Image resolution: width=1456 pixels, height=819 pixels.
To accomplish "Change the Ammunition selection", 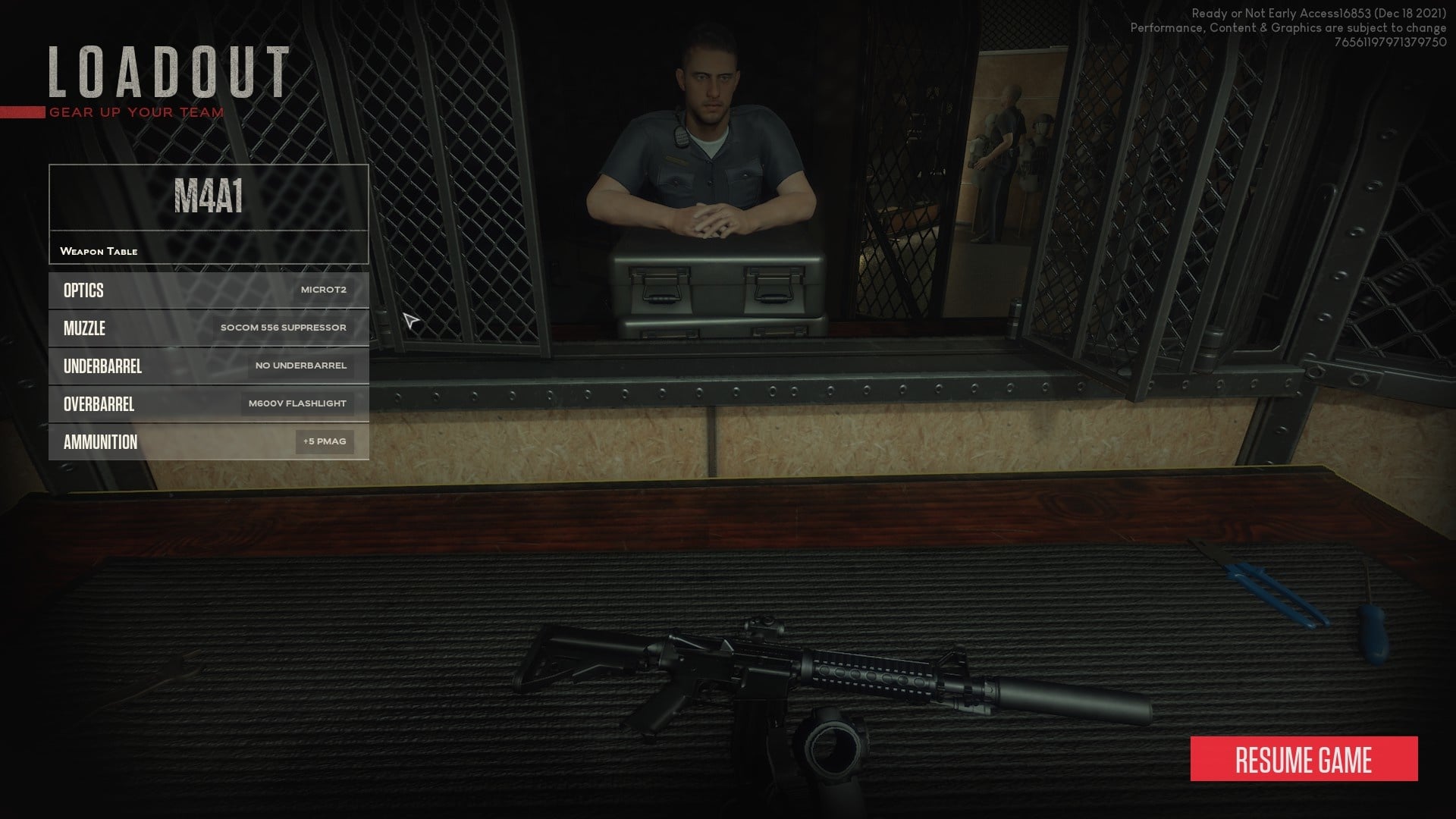I will point(209,442).
